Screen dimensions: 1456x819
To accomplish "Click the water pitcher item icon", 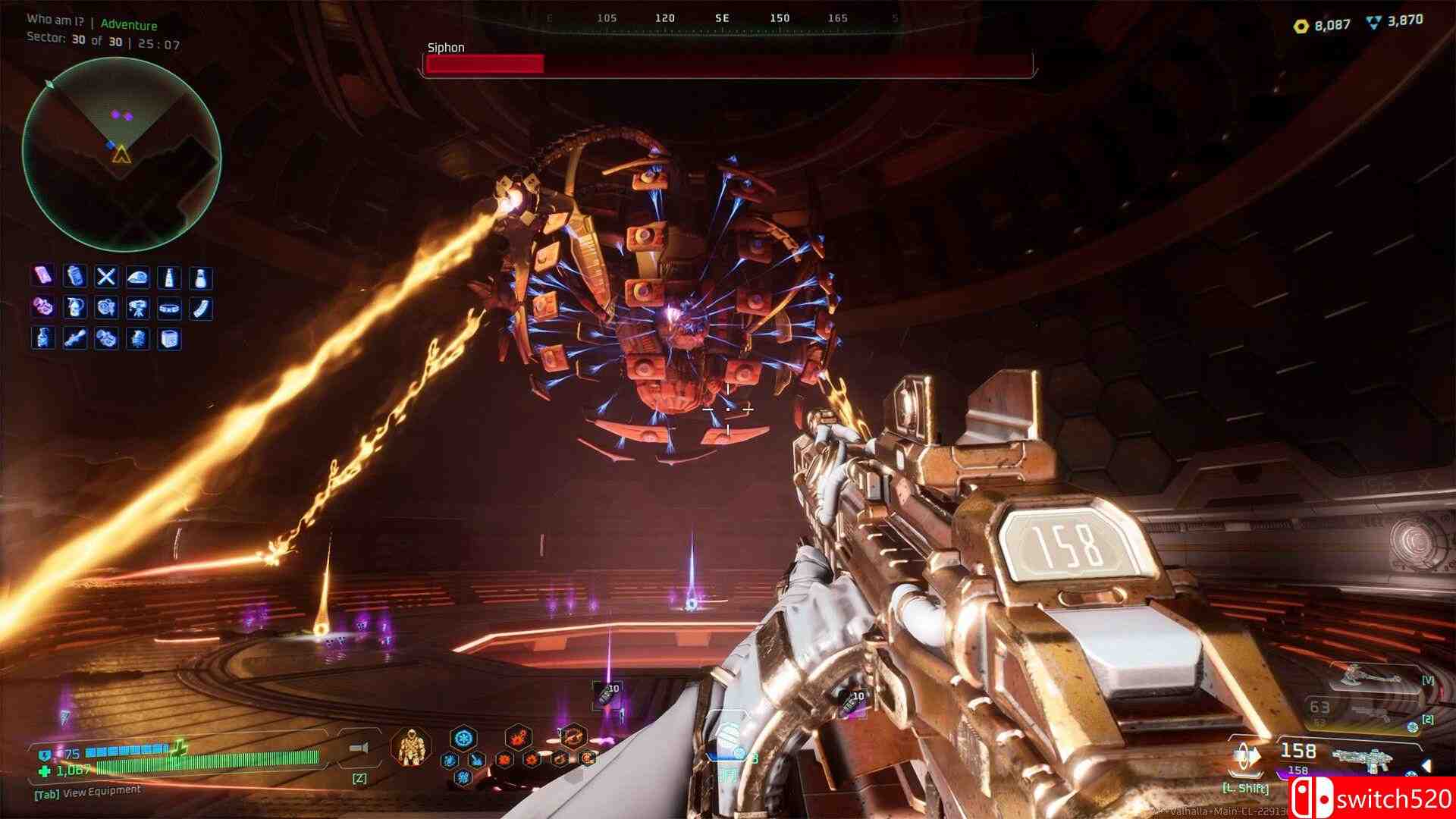I will click(74, 308).
